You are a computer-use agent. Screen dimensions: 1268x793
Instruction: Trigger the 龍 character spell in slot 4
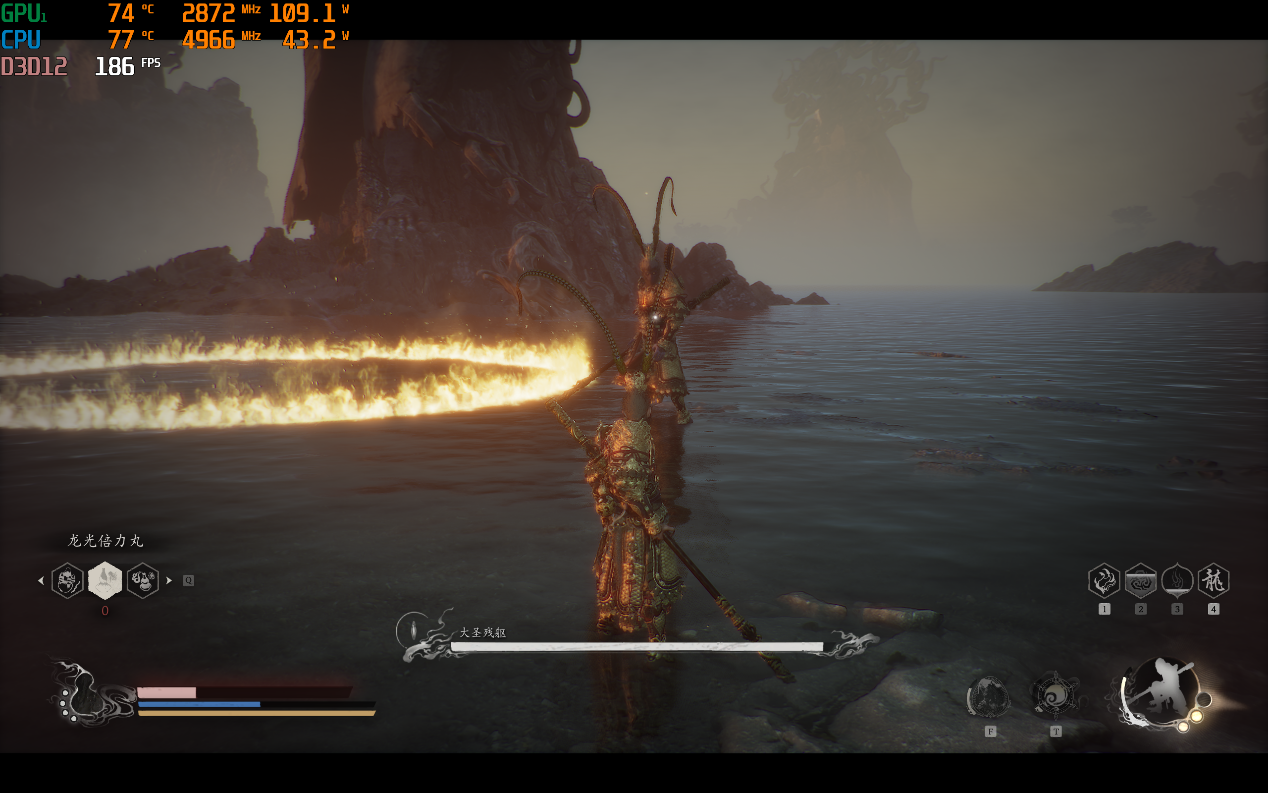click(1213, 581)
